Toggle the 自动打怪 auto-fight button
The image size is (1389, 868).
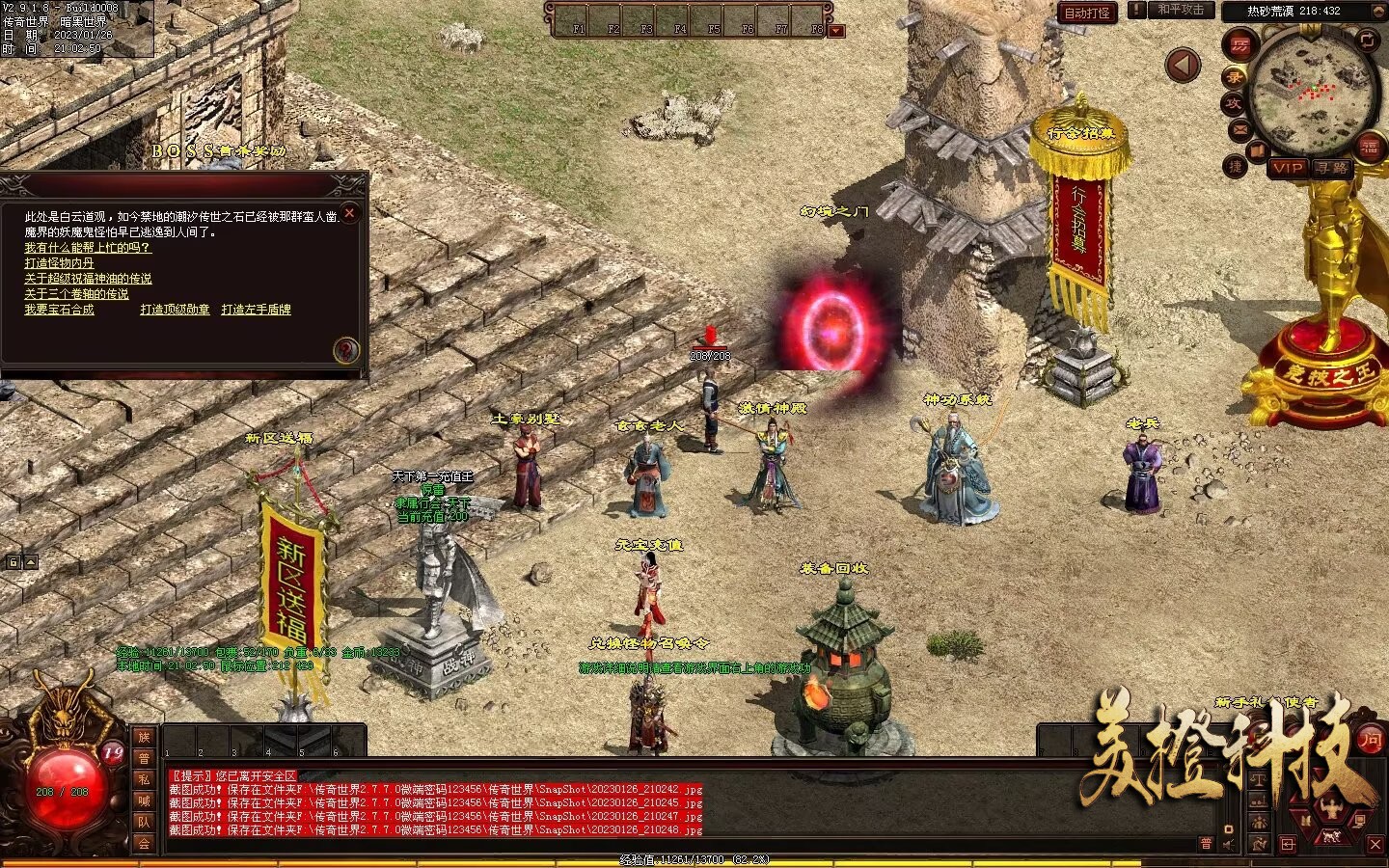point(1087,13)
